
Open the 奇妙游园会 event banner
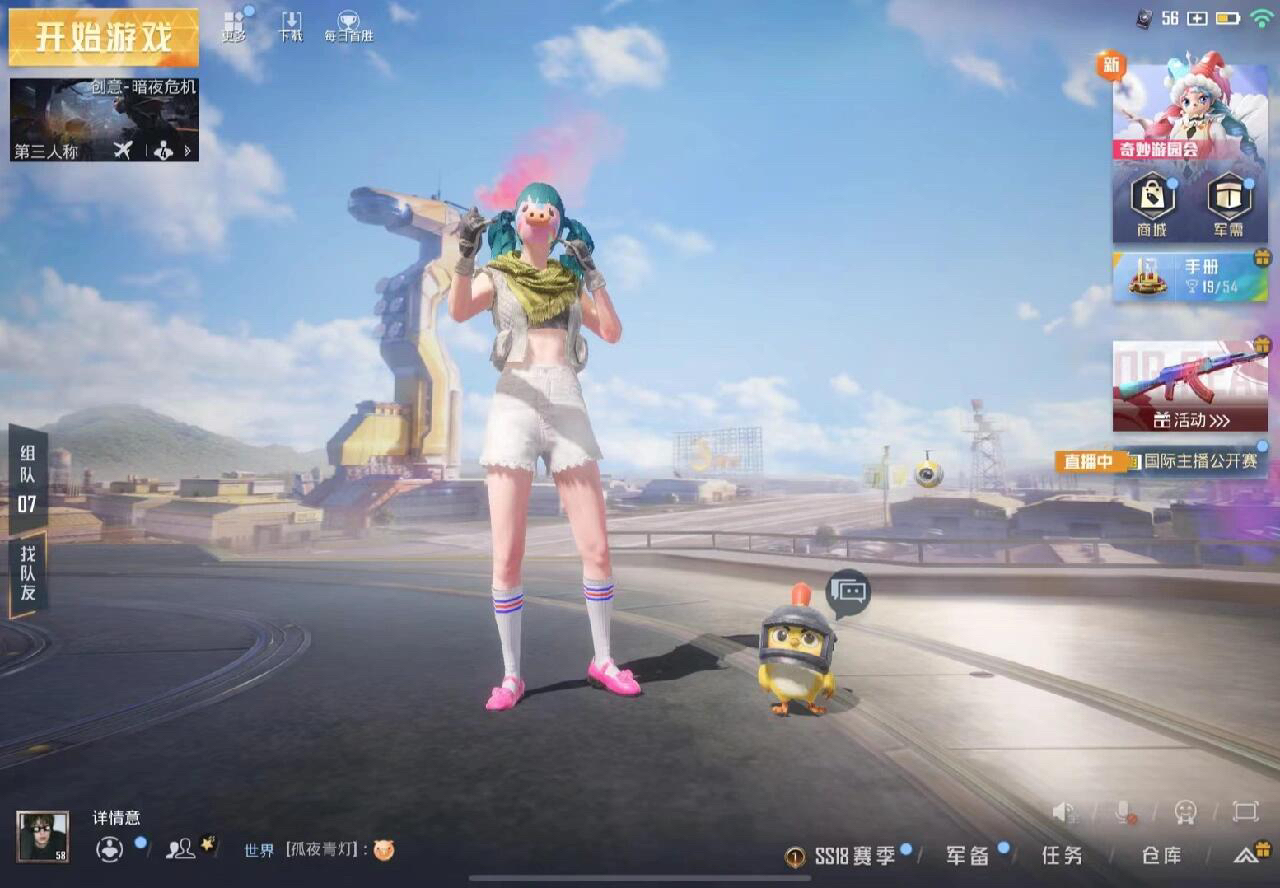pyautogui.click(x=1190, y=110)
